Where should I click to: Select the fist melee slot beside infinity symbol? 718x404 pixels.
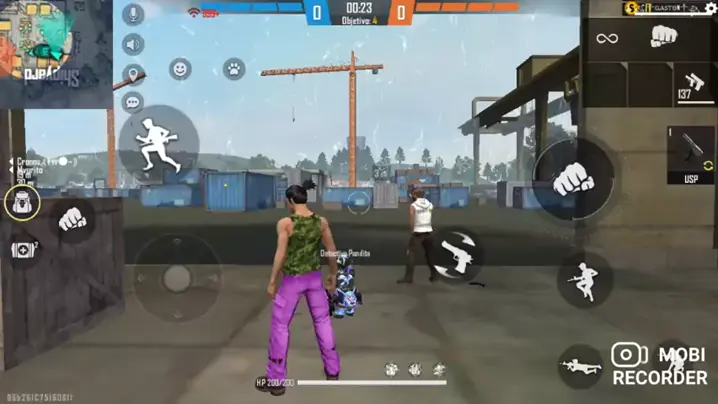tap(664, 38)
